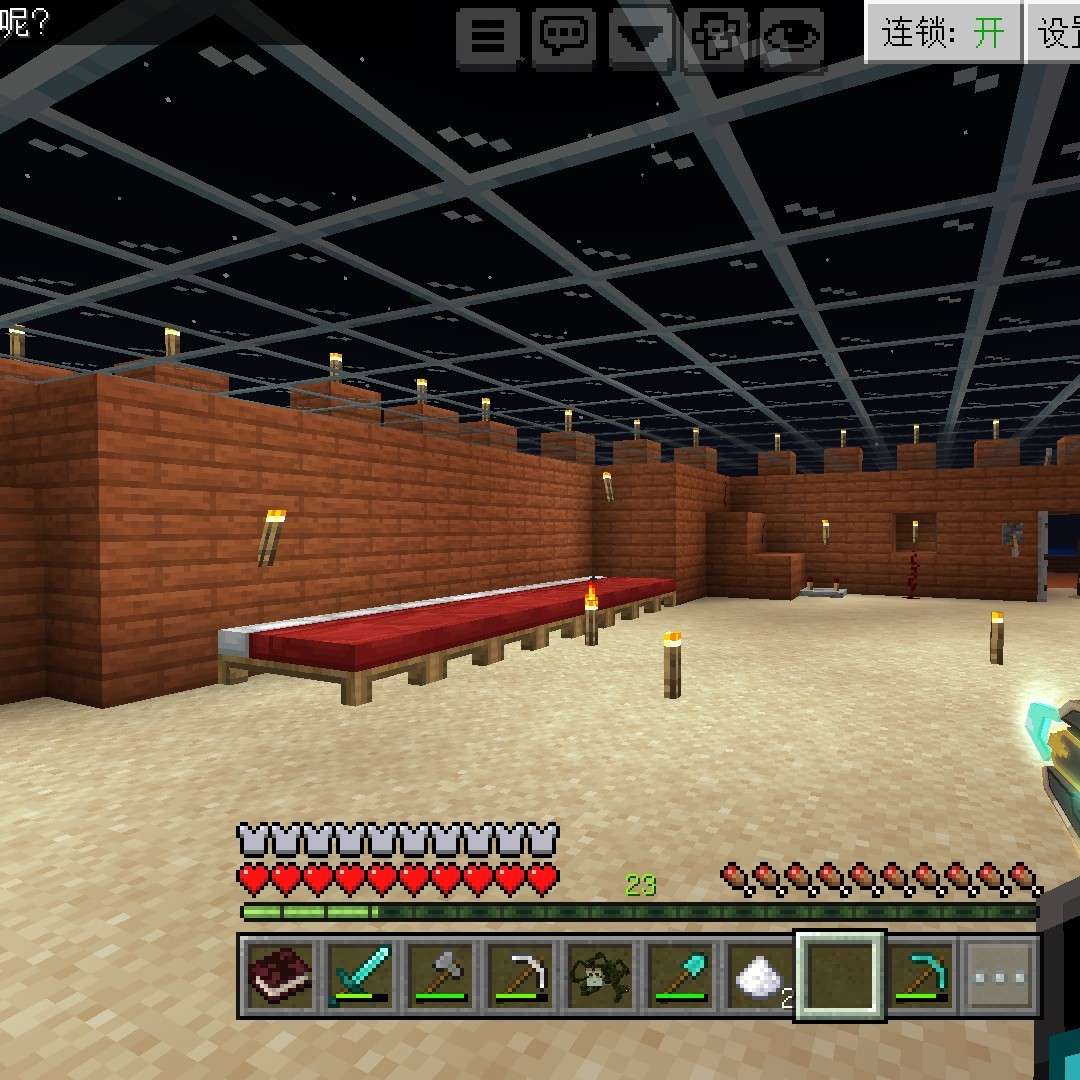The height and width of the screenshot is (1080, 1080).
Task: Tap the character figure icon button
Action: point(716,38)
